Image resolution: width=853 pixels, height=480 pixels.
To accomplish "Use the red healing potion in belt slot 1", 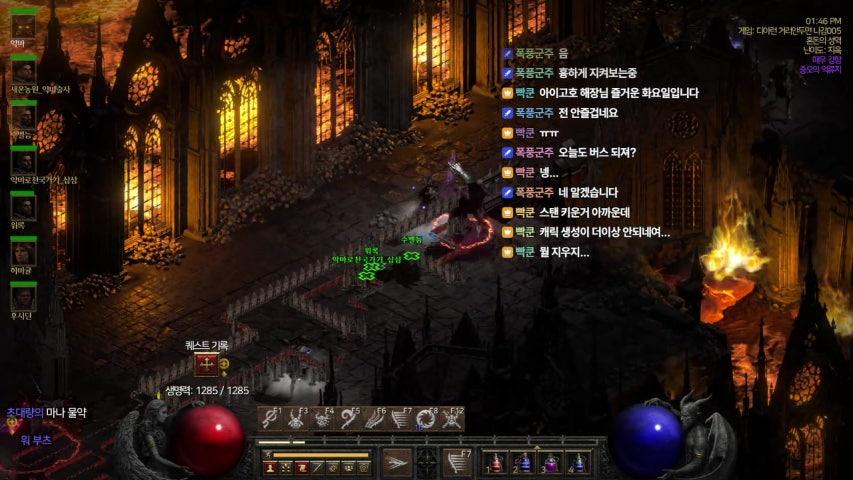I will (x=497, y=463).
